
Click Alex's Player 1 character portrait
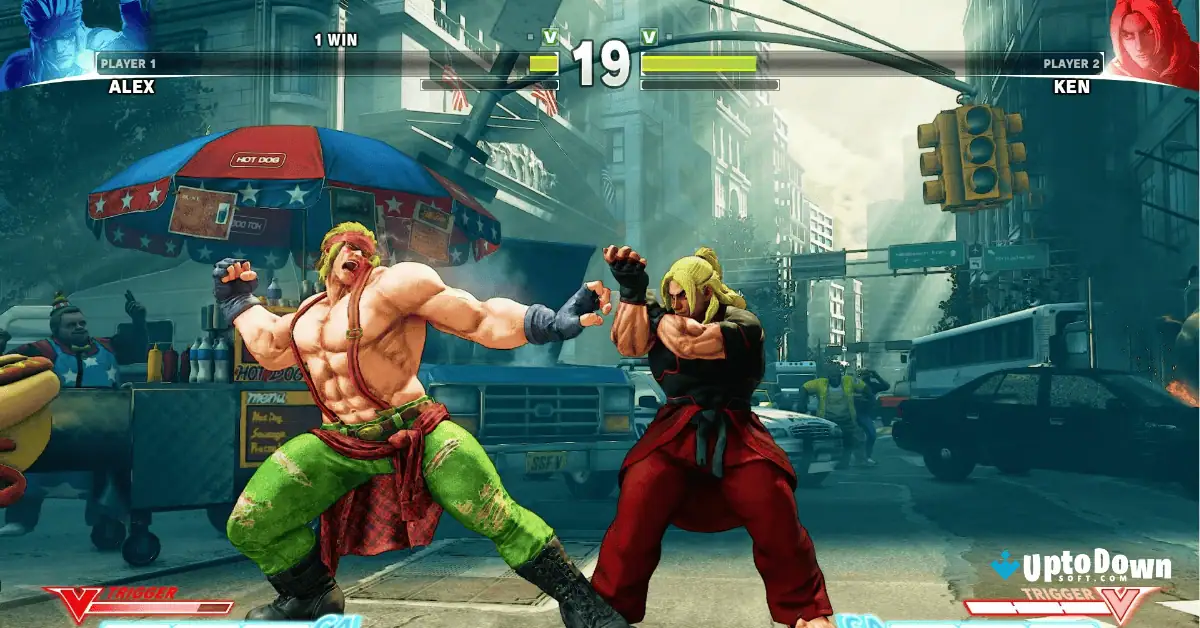[45, 40]
